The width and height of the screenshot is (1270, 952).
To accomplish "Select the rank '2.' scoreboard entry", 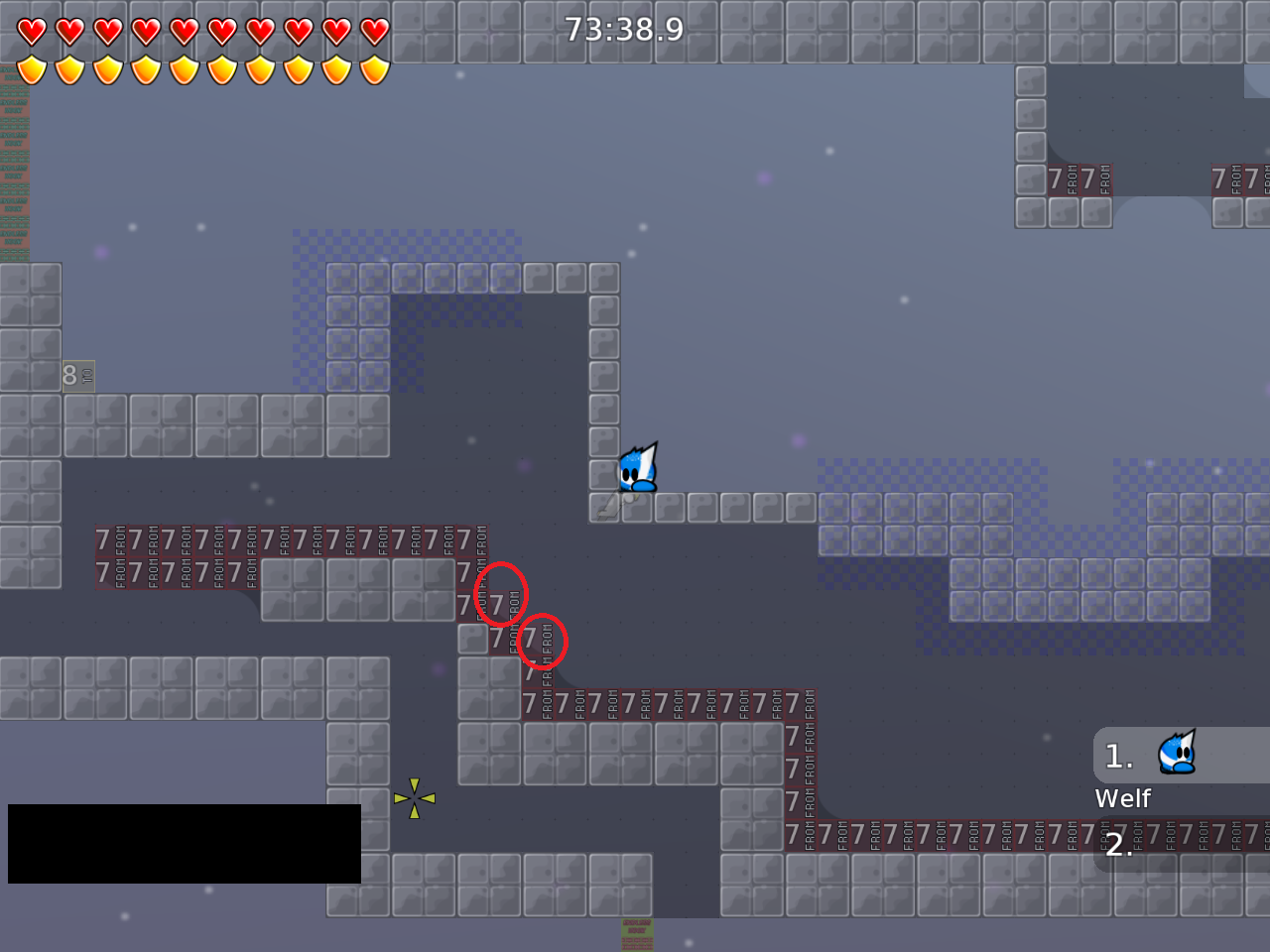I will 1120,845.
